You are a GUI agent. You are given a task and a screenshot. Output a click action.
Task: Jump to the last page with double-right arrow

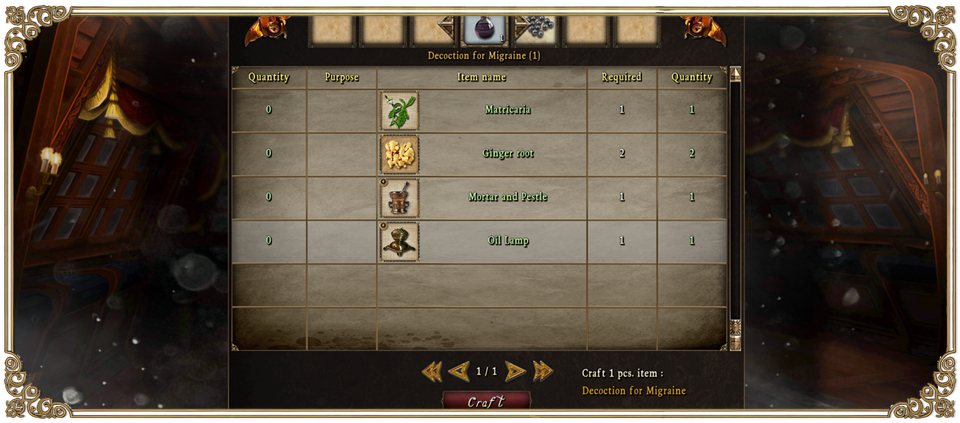click(x=543, y=372)
